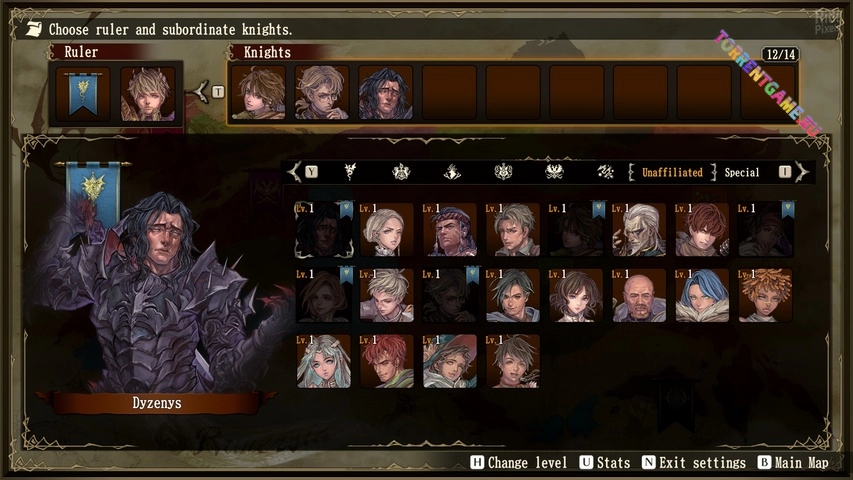The width and height of the screenshot is (853, 480).
Task: Choose the orange curly-haired character portrait
Action: click(x=765, y=295)
